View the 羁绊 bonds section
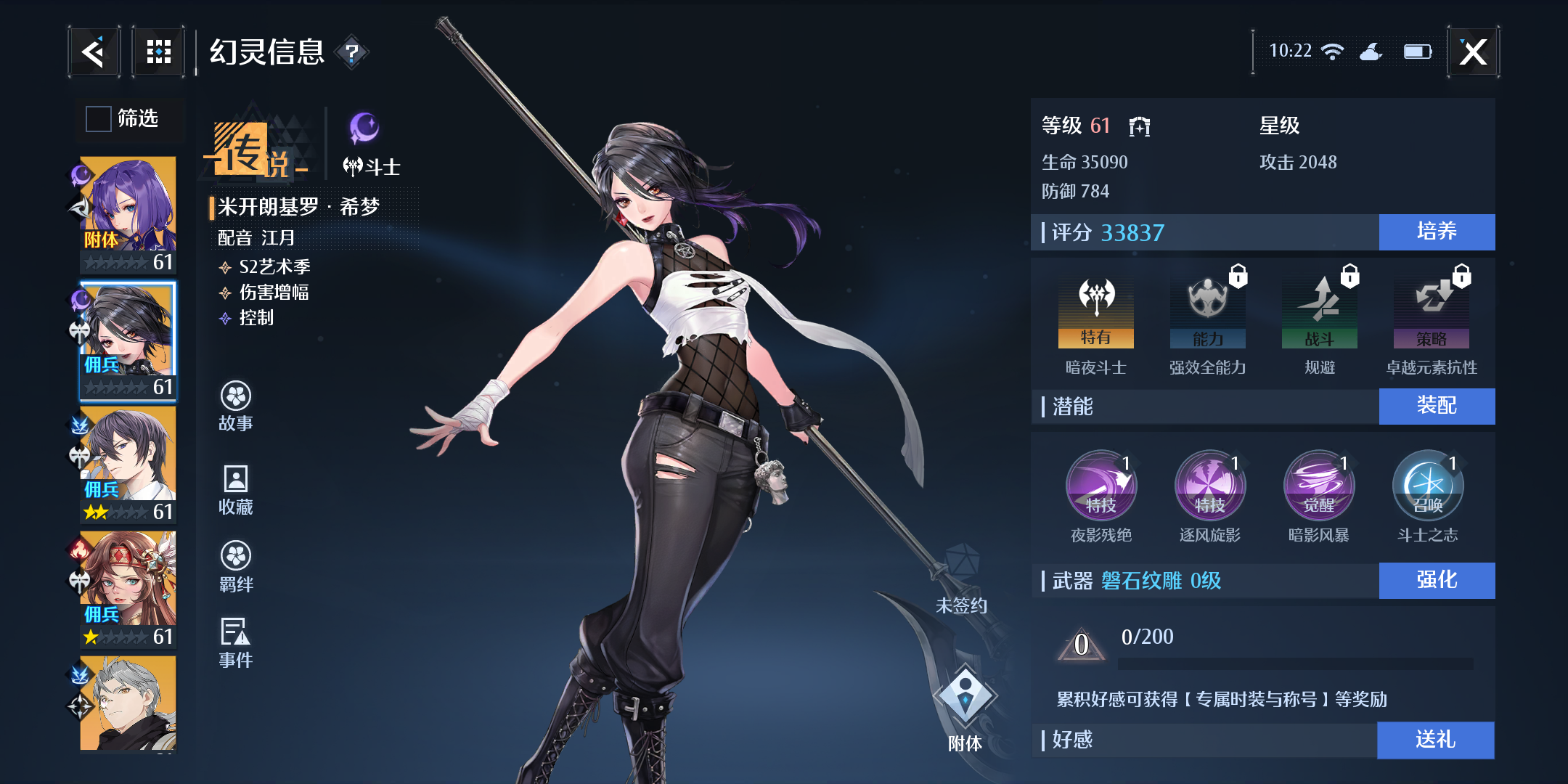Viewport: 1568px width, 784px height. [236, 566]
